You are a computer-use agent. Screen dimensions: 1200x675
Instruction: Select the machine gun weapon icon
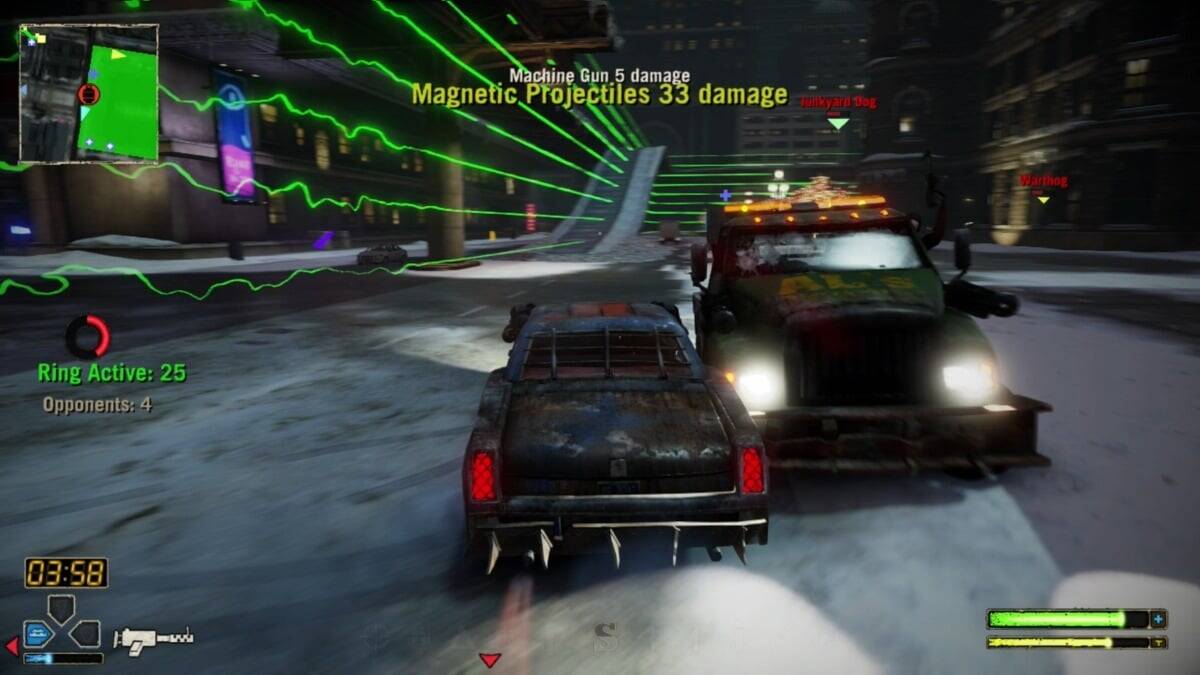coord(153,637)
